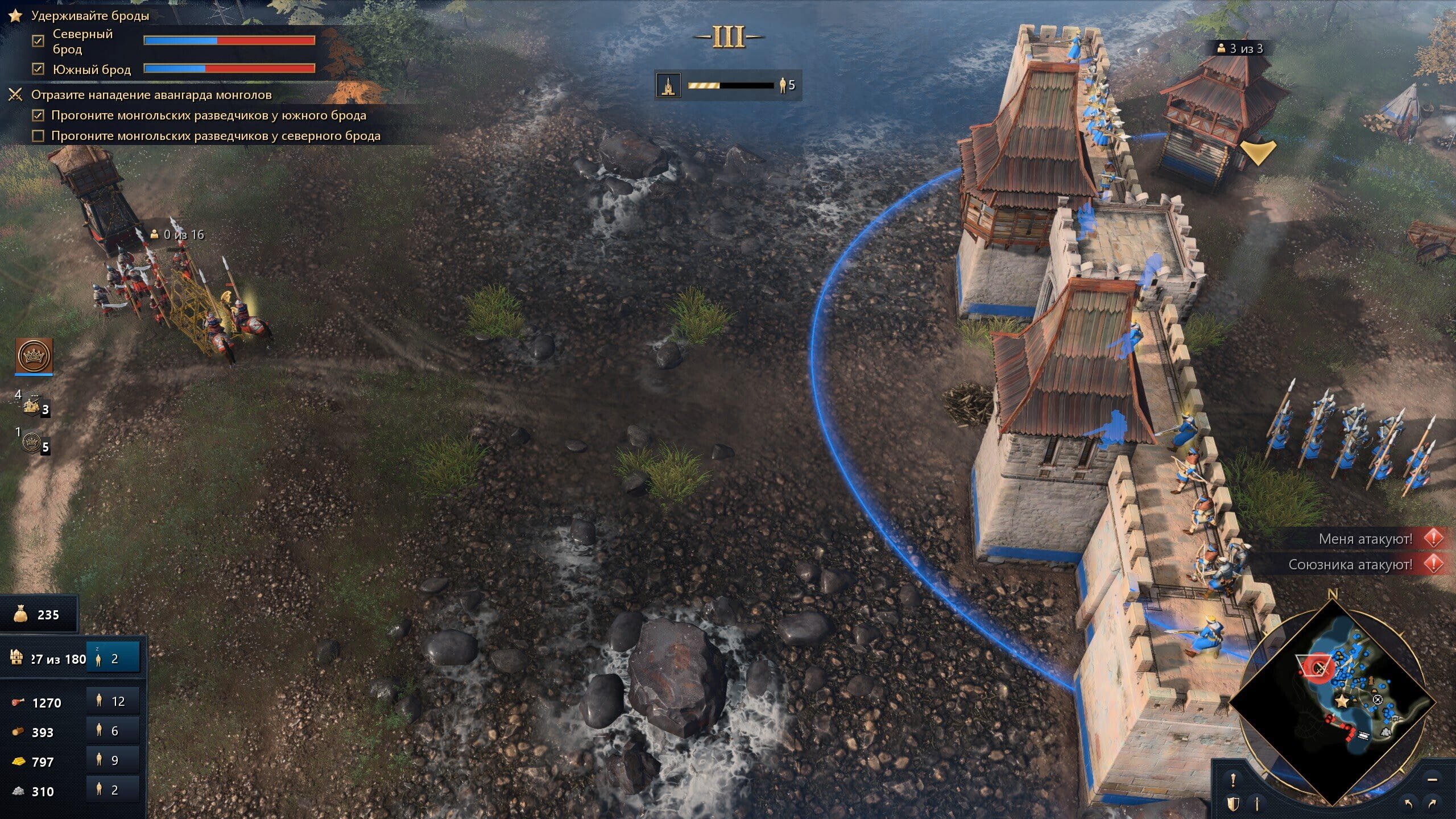Collapse the minimap with the minus button
The width and height of the screenshot is (1456, 819).
(1432, 780)
